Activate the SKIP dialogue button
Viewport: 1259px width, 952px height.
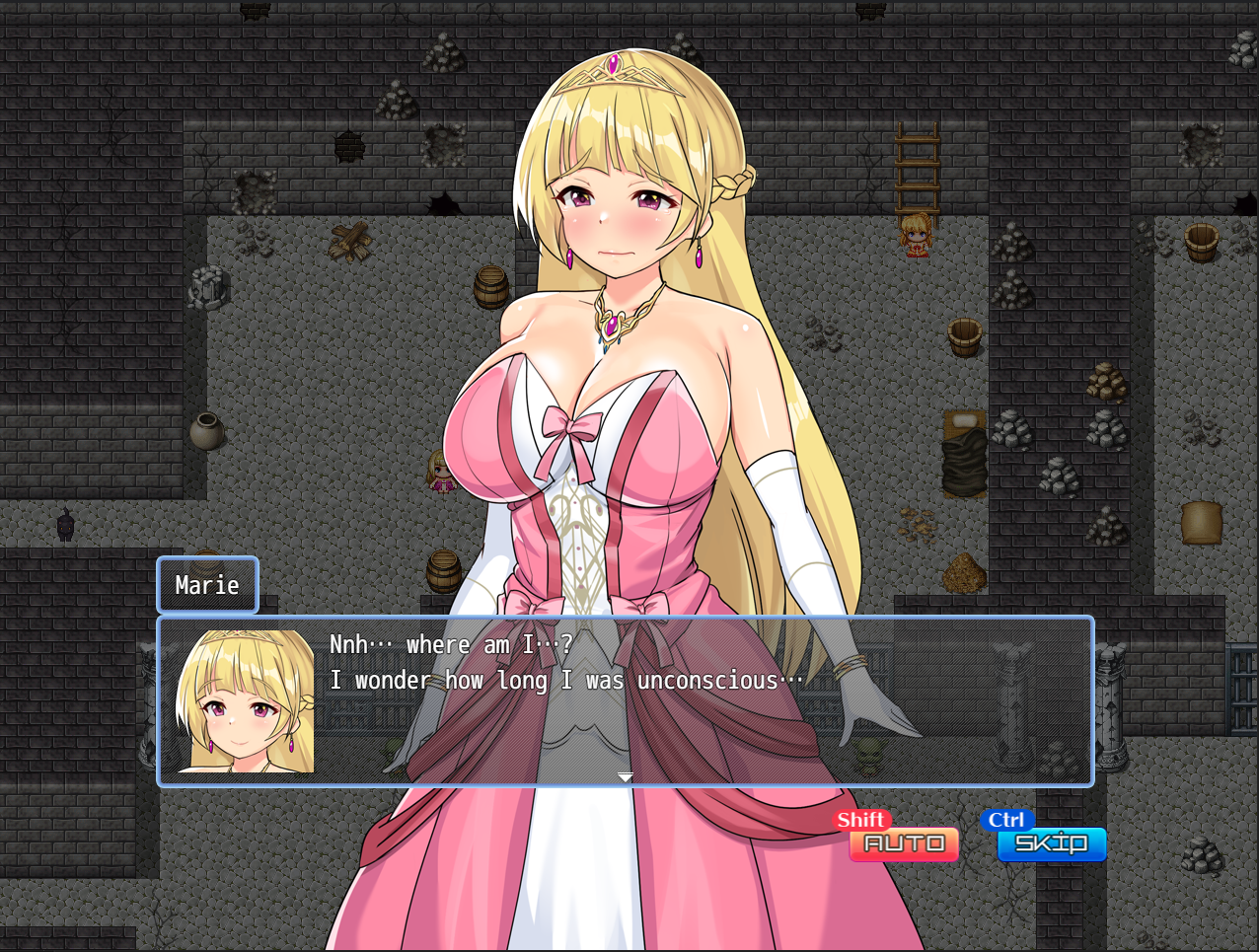pyautogui.click(x=1051, y=843)
